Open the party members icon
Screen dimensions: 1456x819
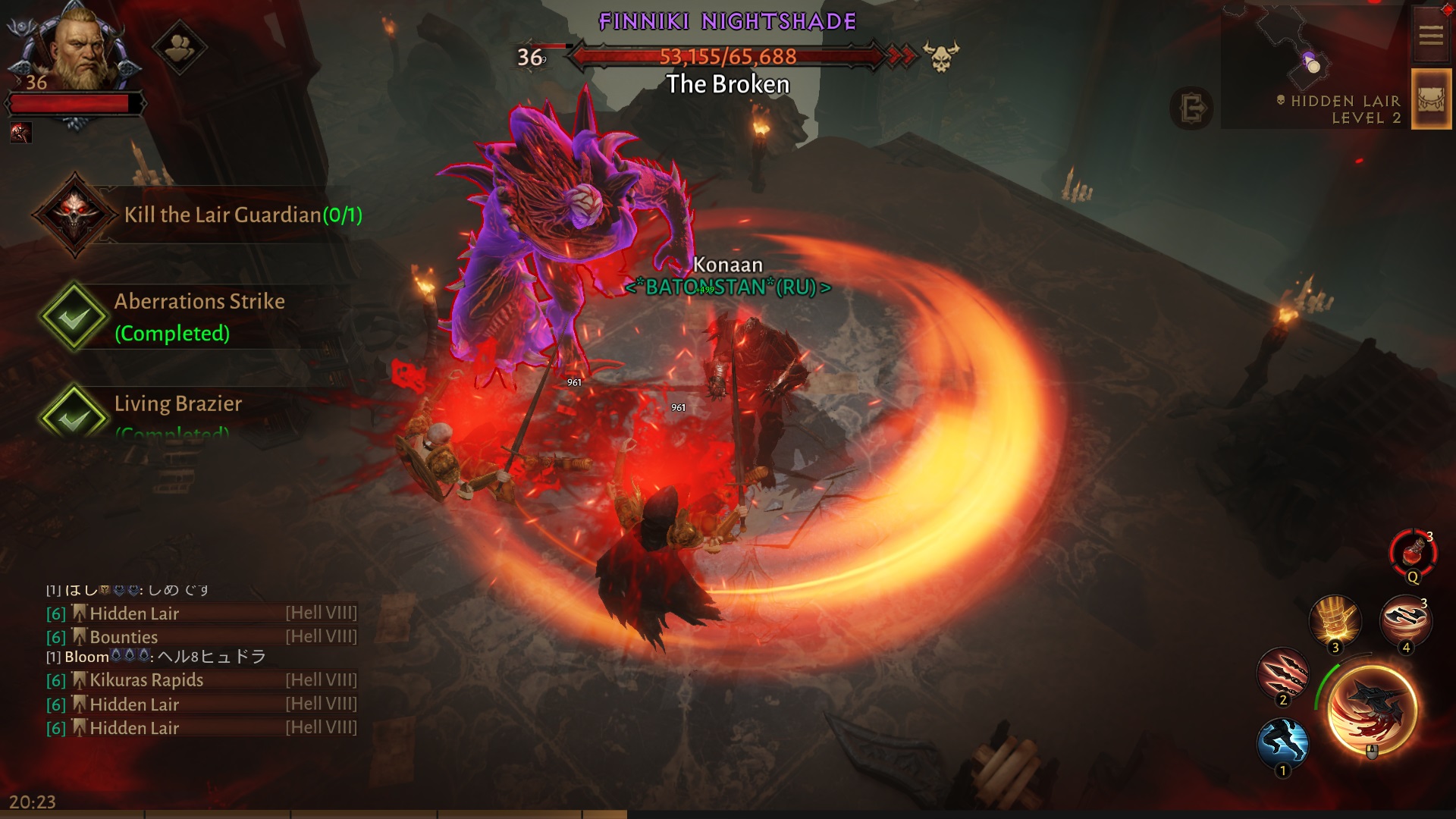coord(179,49)
